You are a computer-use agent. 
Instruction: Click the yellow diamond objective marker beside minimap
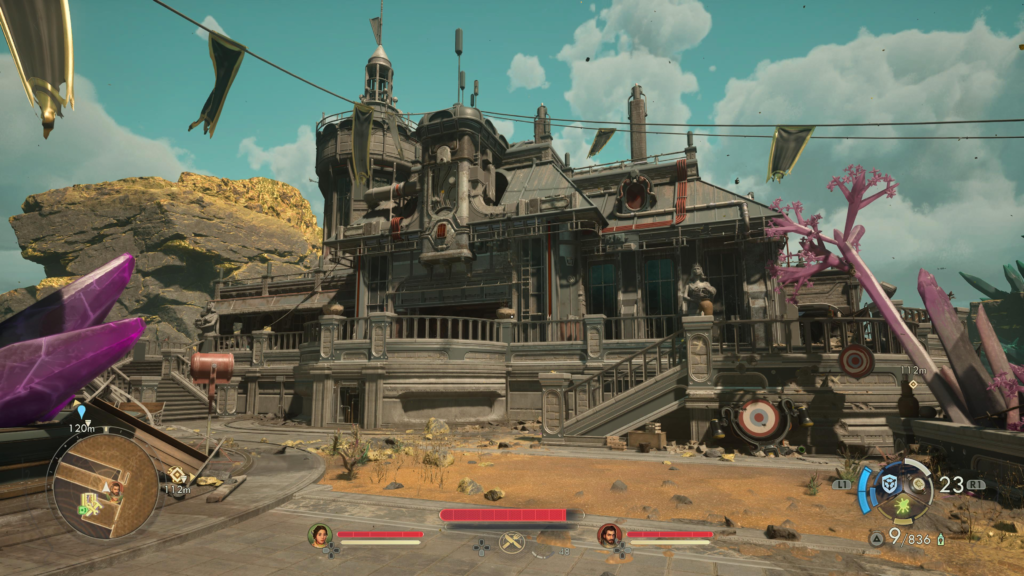click(x=177, y=474)
